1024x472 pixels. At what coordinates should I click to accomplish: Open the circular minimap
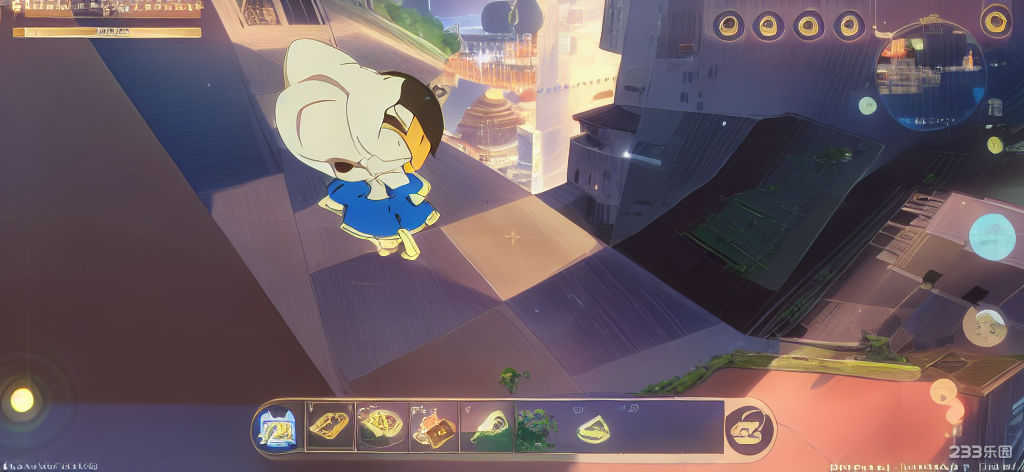(930, 75)
